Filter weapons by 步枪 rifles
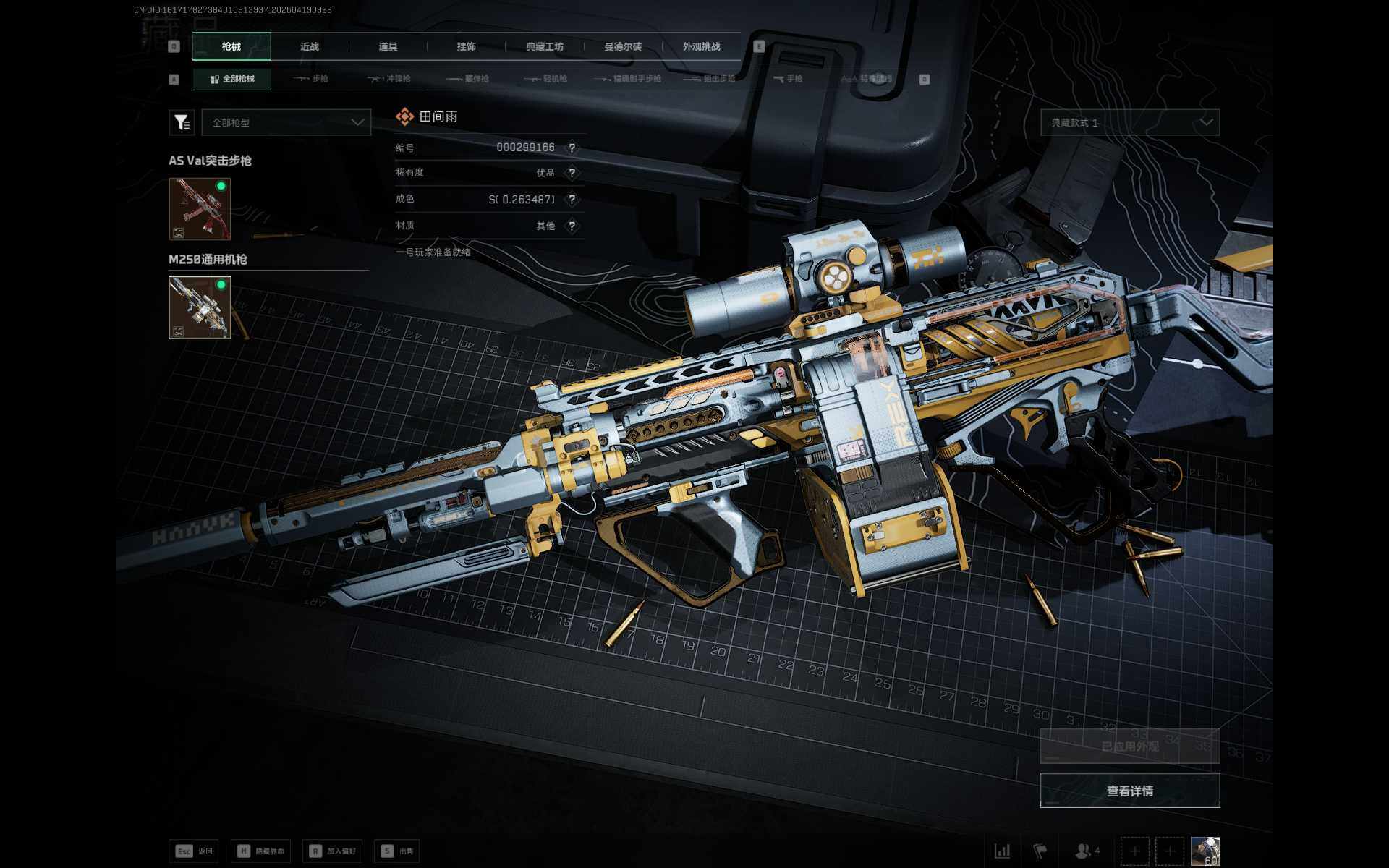The height and width of the screenshot is (868, 1389). pos(312,79)
